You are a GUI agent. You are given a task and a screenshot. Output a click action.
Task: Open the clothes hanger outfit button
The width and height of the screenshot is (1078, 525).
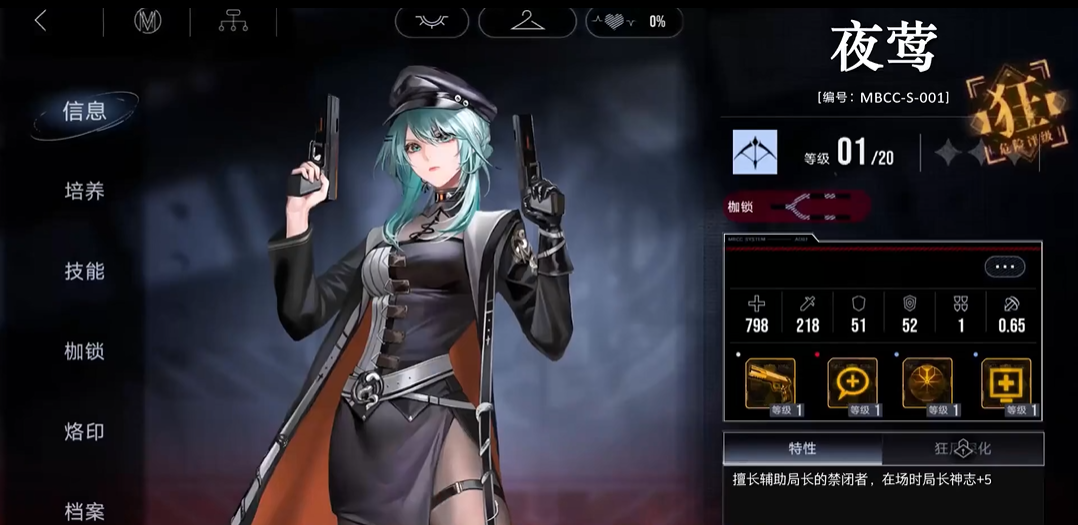[x=527, y=20]
